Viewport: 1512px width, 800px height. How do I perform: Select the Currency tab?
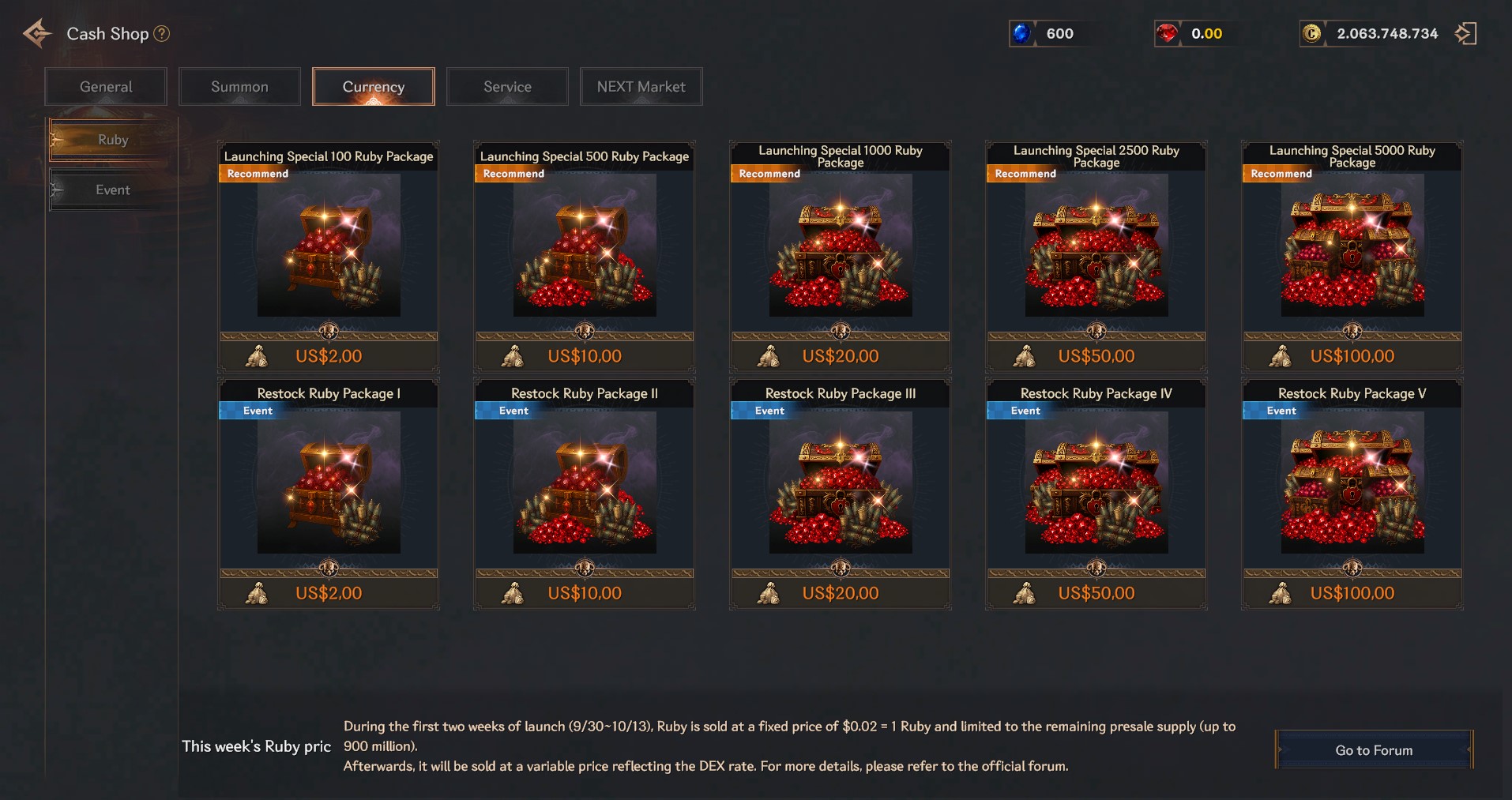374,87
